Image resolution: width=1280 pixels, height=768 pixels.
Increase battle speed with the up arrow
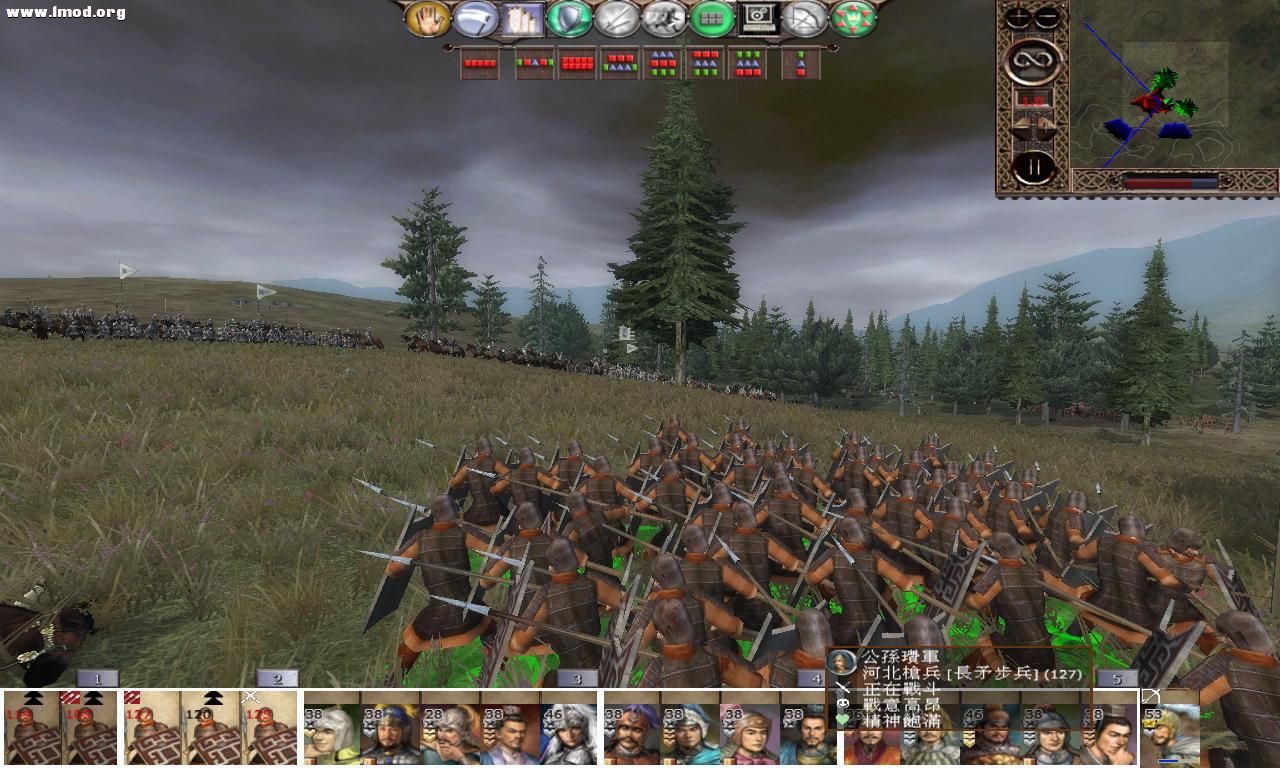[1019, 124]
